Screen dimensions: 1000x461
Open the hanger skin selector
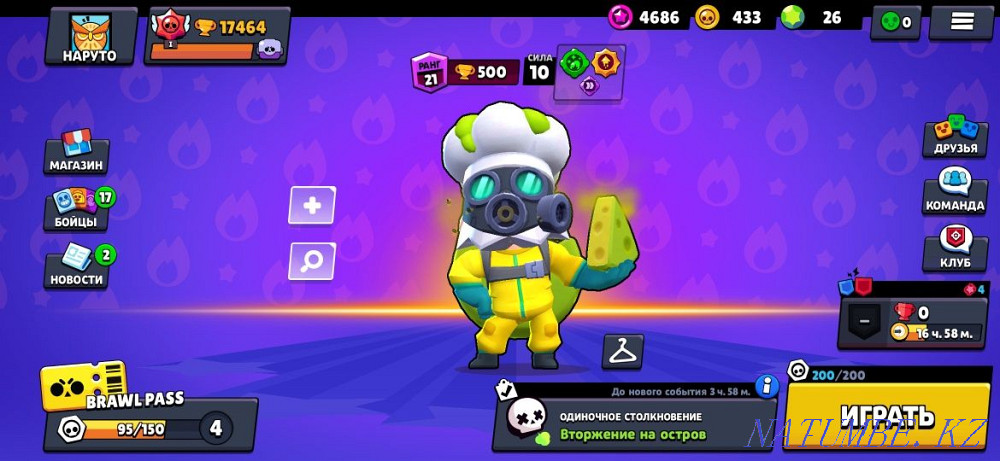tap(622, 351)
